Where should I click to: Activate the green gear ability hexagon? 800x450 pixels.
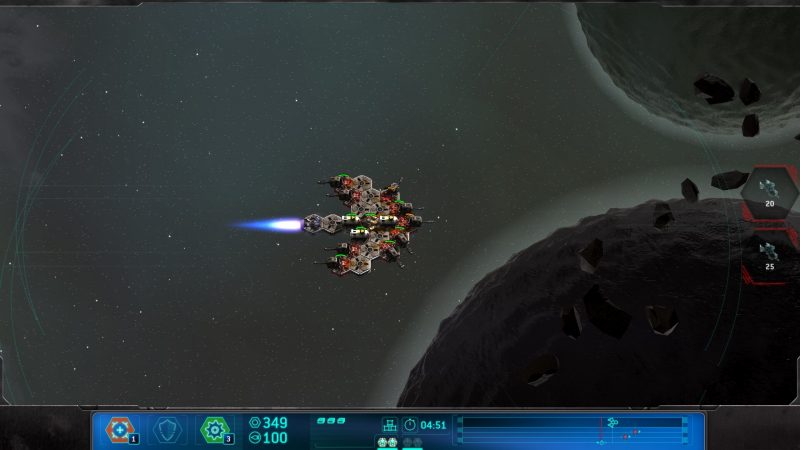(215, 429)
